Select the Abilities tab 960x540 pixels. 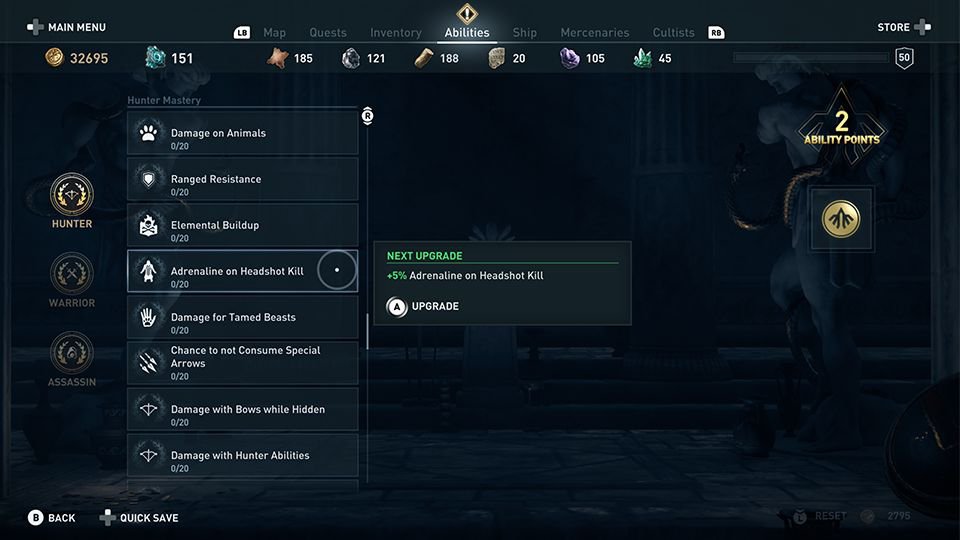[467, 33]
